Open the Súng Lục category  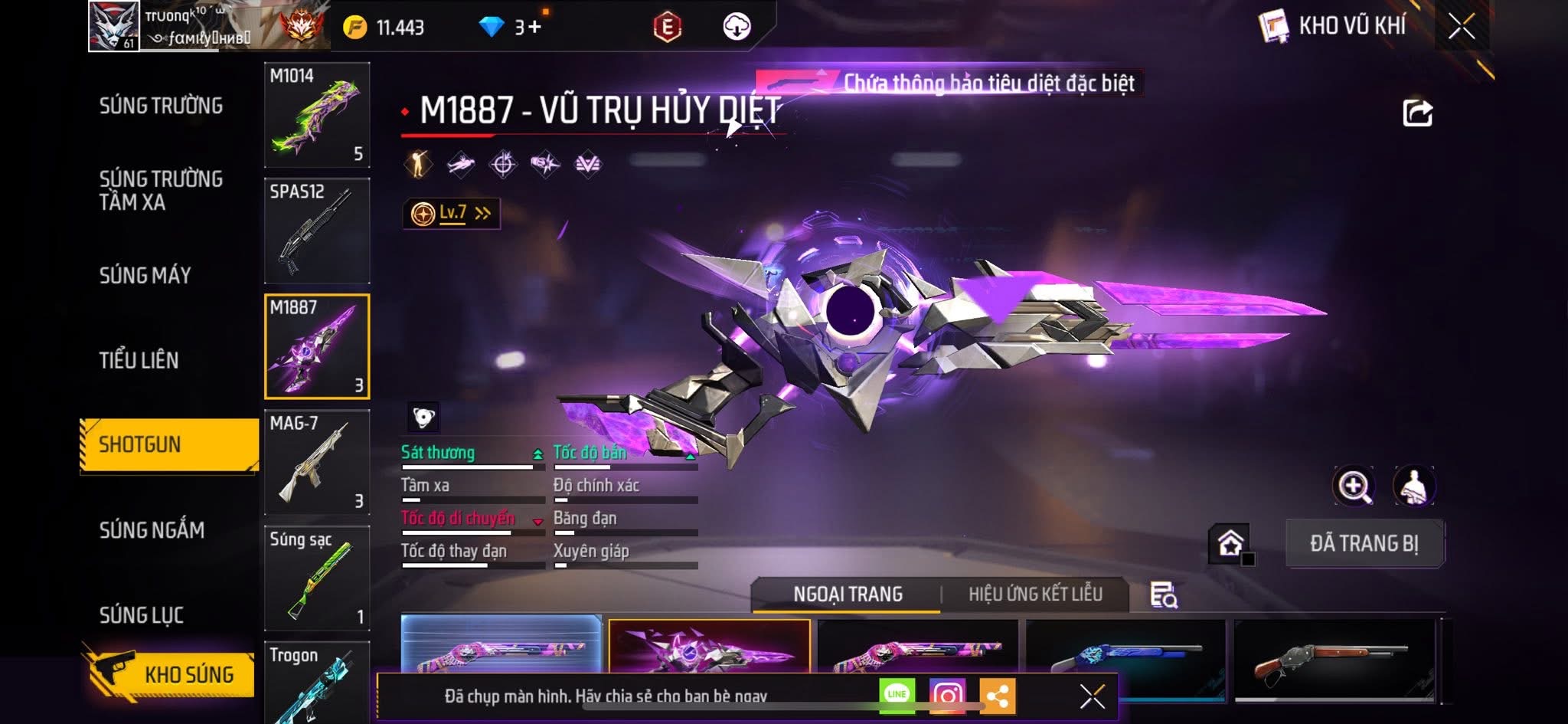click(141, 614)
